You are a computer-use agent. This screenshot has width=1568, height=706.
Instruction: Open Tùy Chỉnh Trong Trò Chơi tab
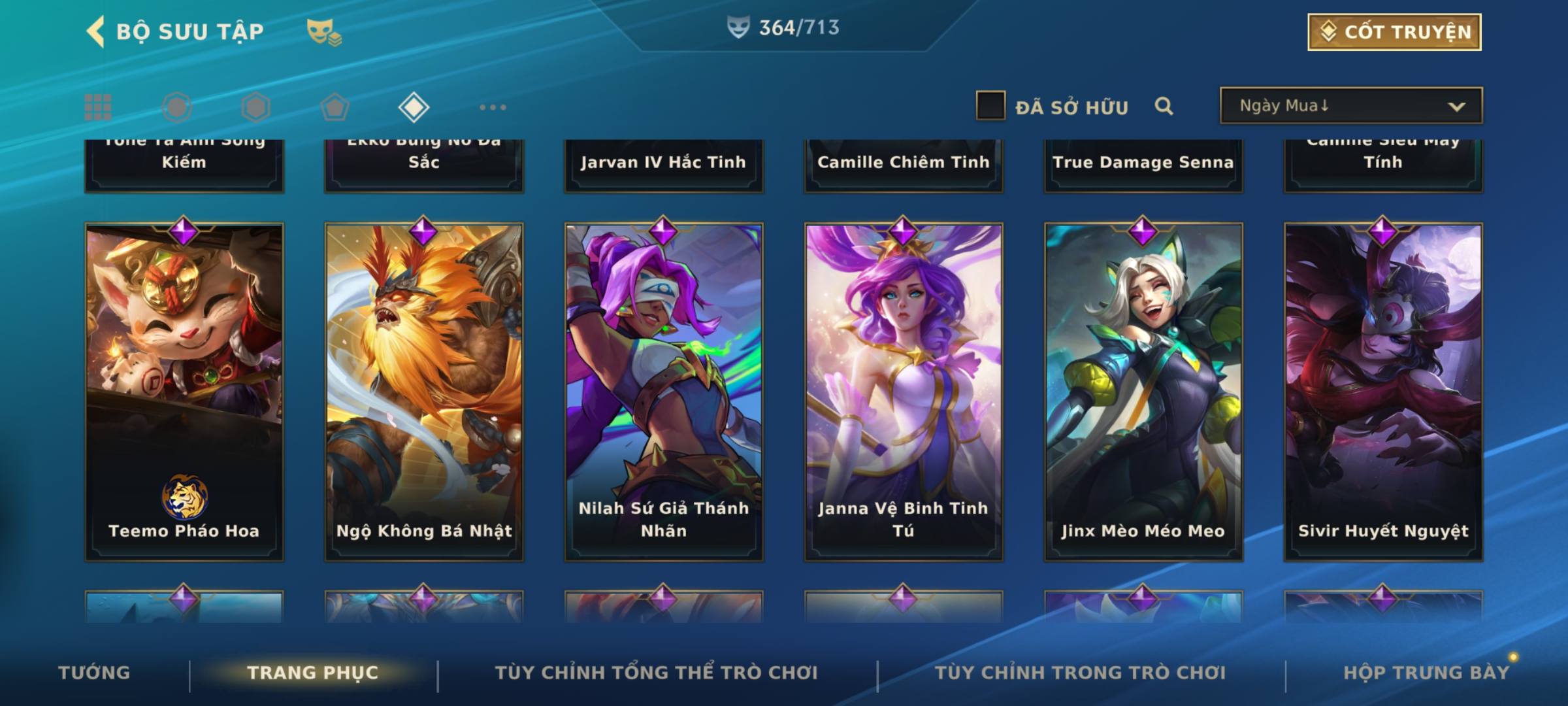tap(1080, 673)
